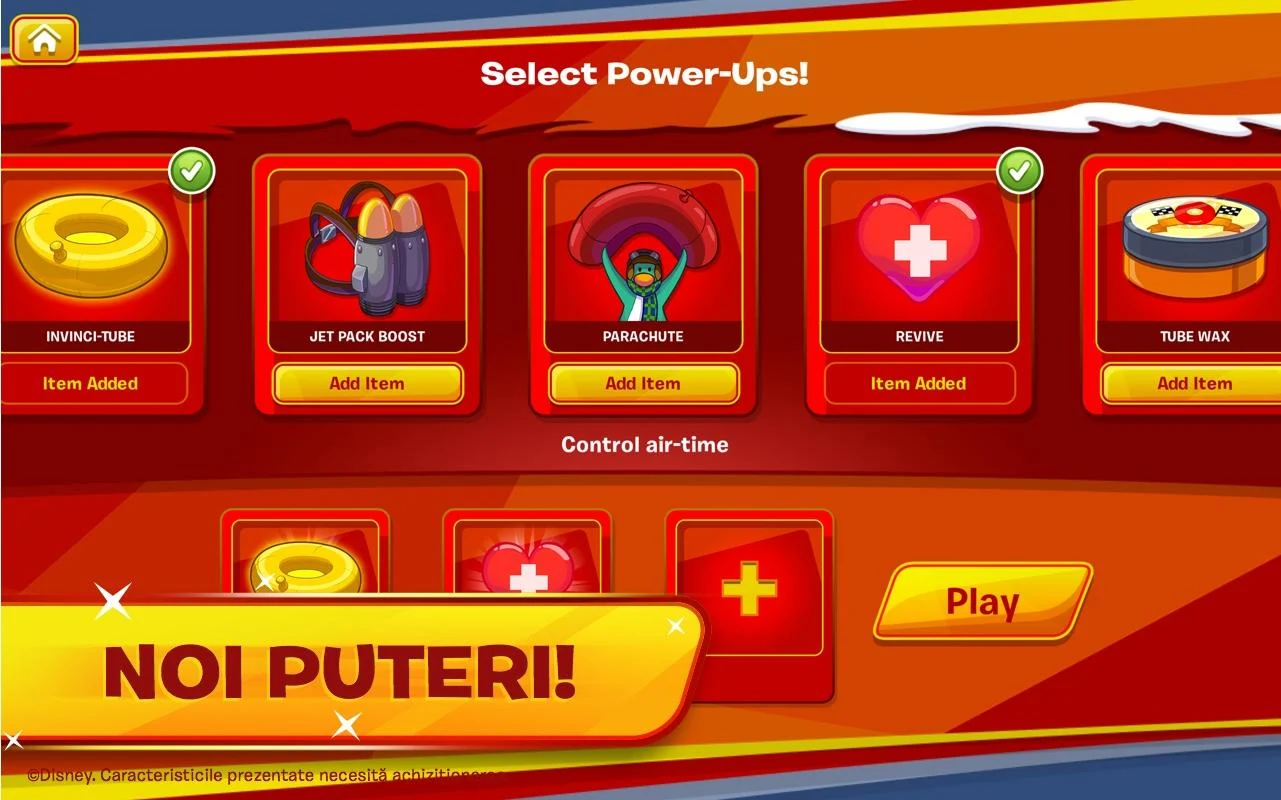Click the Control air-time label
The width and height of the screenshot is (1281, 800).
[x=643, y=445]
